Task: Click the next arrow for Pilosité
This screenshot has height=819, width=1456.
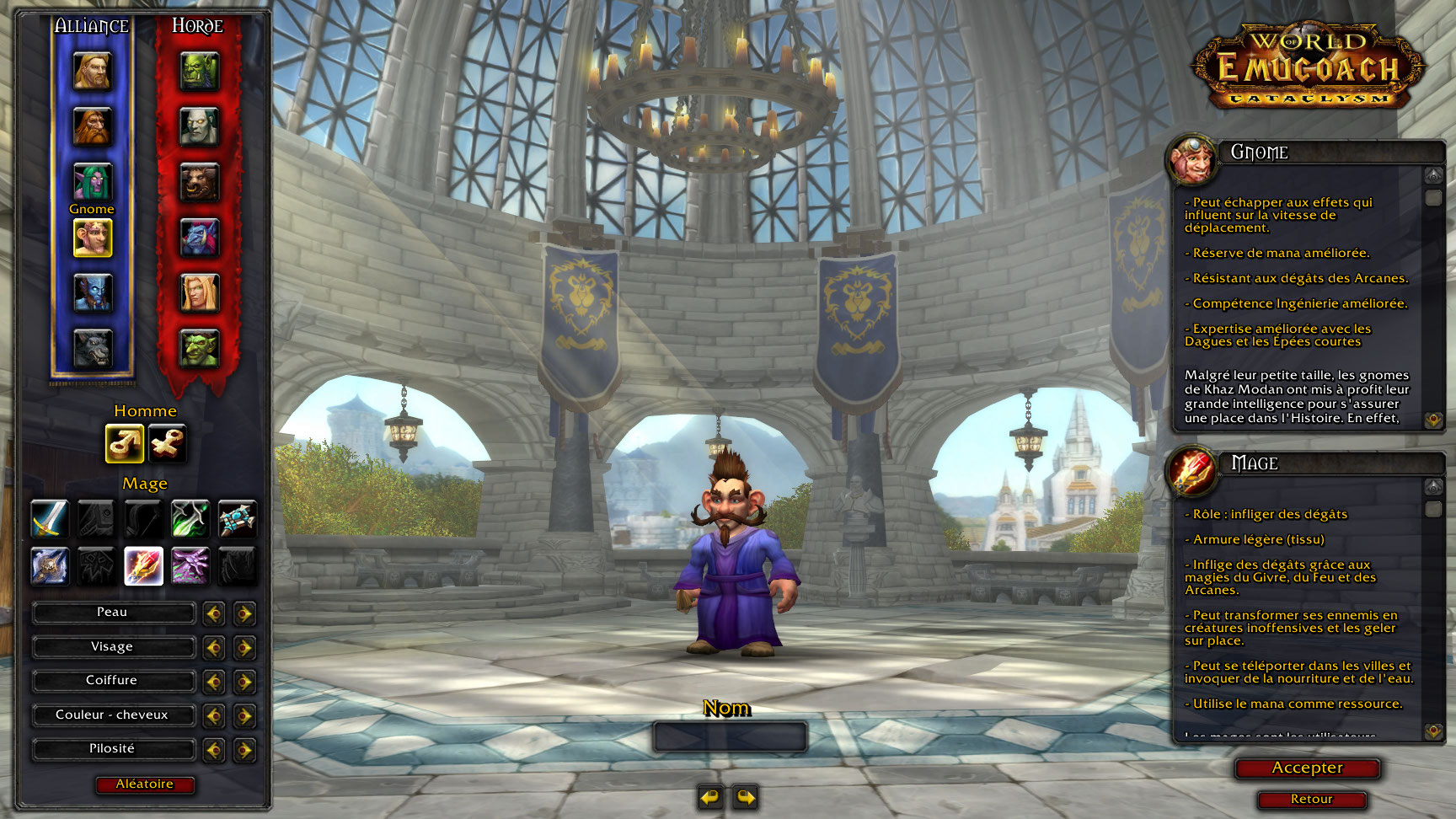Action: [x=244, y=749]
